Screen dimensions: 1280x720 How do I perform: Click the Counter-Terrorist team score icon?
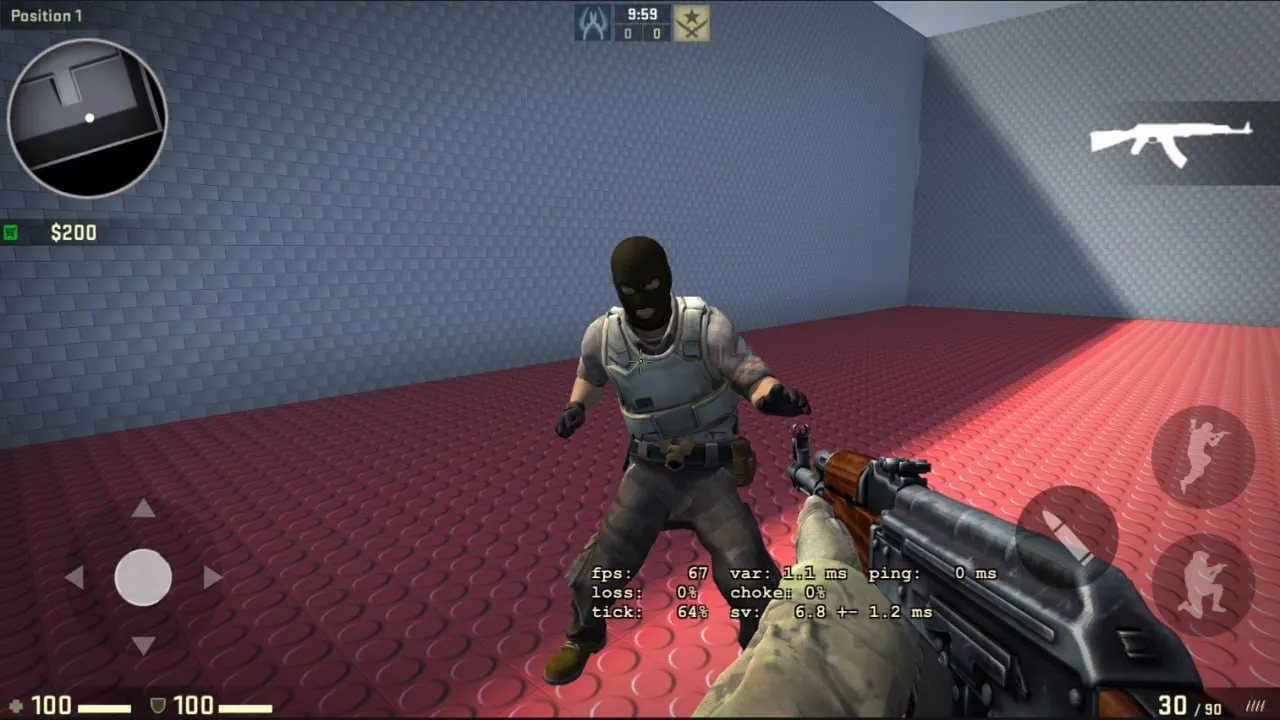tap(592, 23)
